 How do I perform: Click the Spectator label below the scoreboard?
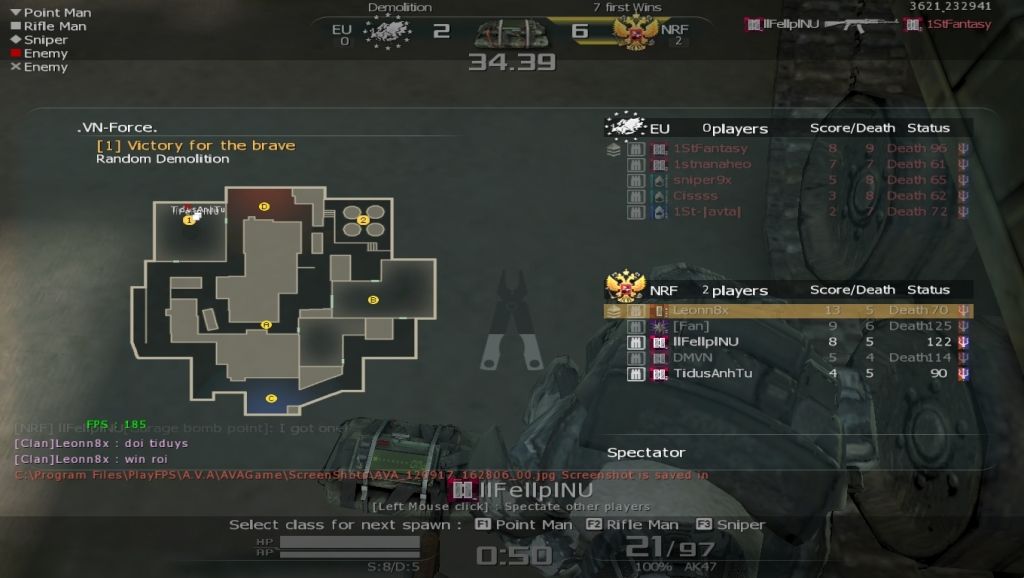tap(646, 452)
